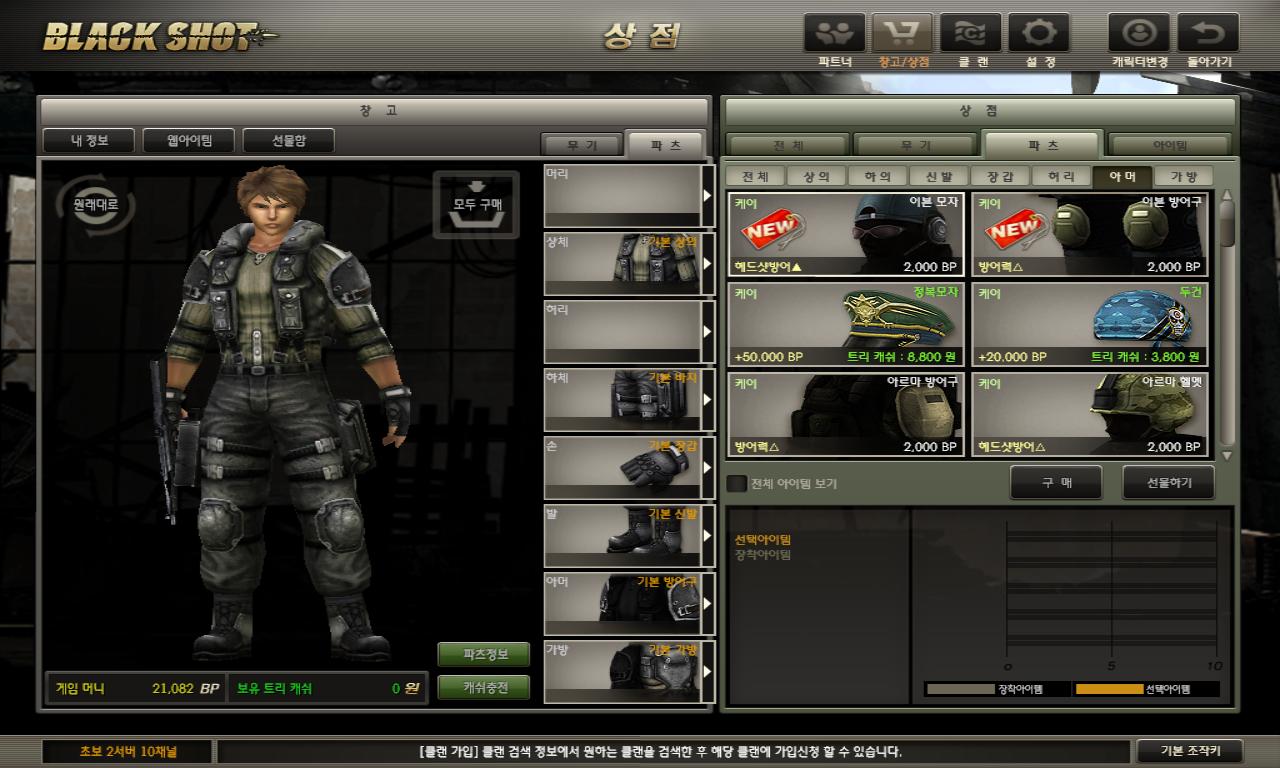
Task: Open 파츠정보 parts info
Action: pyautogui.click(x=484, y=654)
